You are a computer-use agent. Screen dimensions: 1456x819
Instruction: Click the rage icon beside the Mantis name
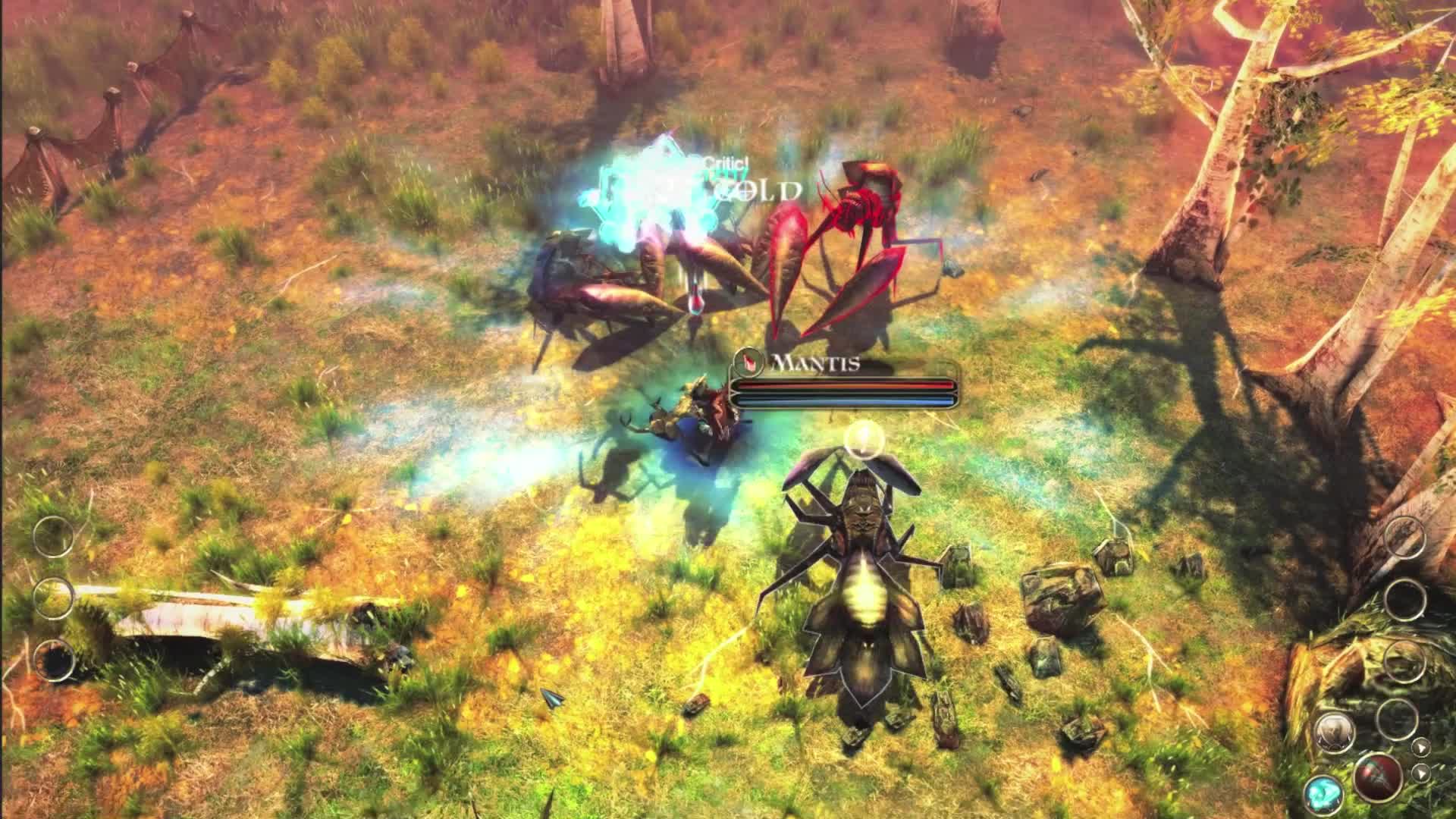[x=749, y=363]
